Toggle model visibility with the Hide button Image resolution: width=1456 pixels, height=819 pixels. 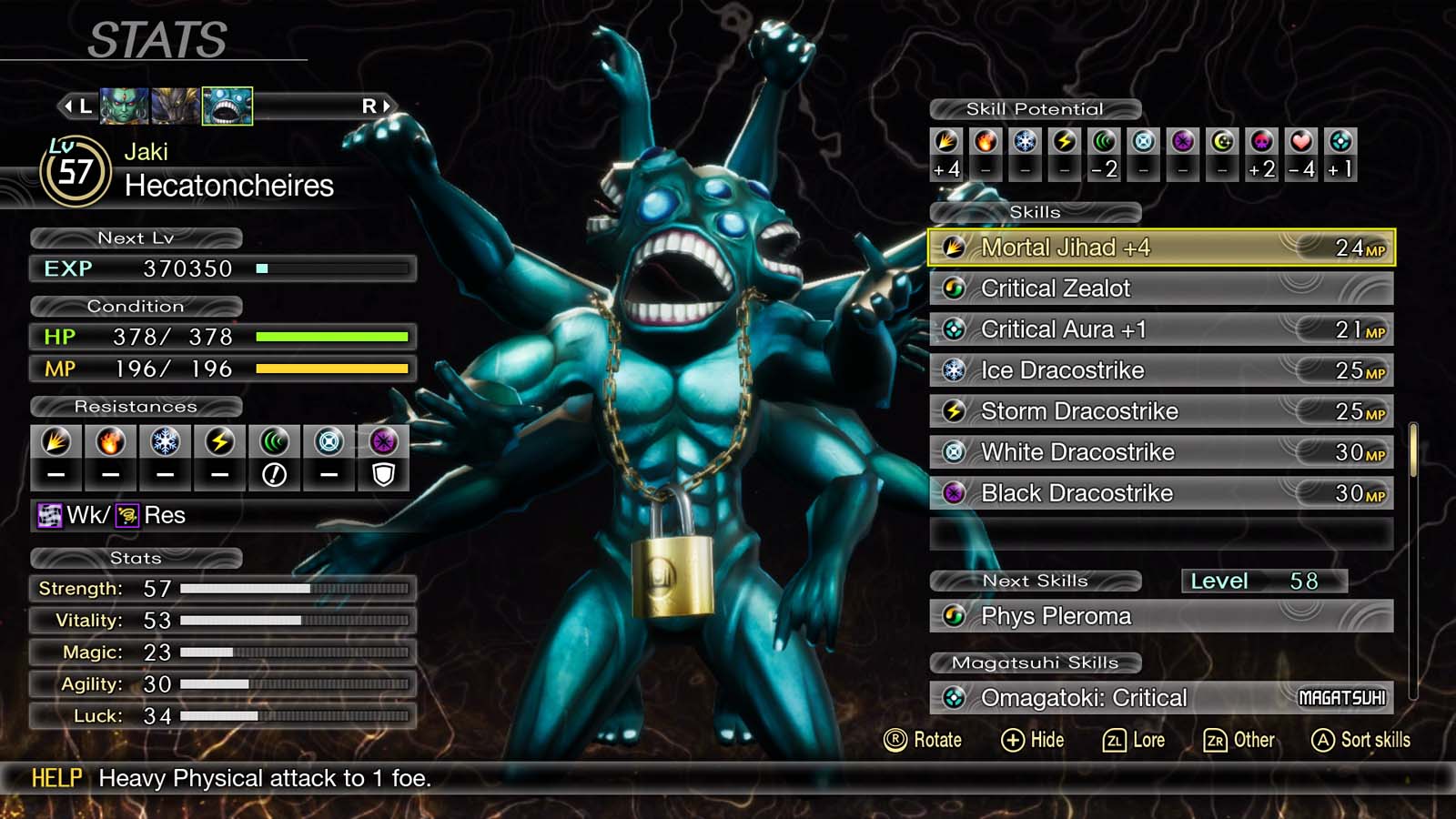point(1034,740)
